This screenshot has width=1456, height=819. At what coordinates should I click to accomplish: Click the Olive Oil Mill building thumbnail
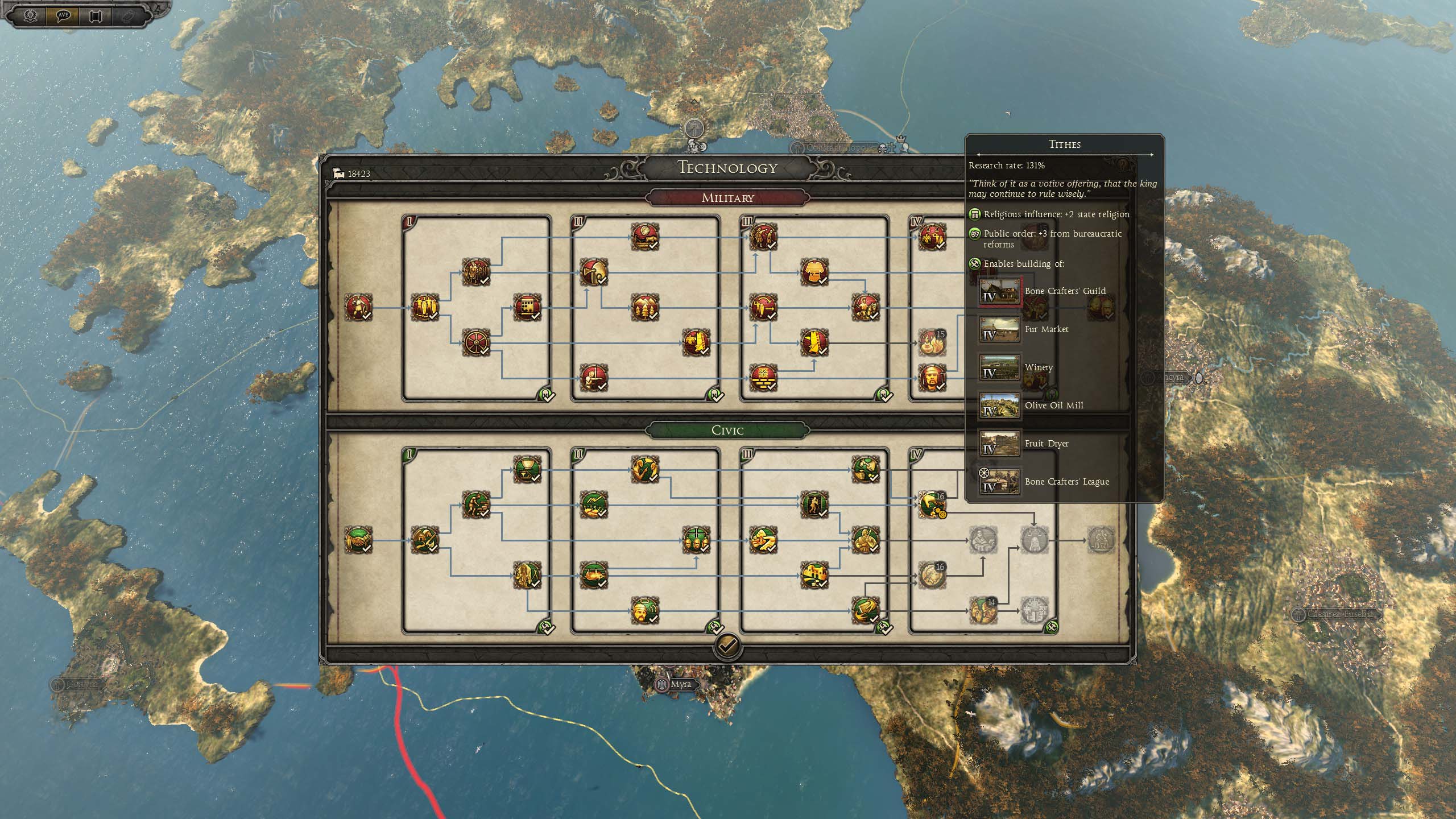999,406
